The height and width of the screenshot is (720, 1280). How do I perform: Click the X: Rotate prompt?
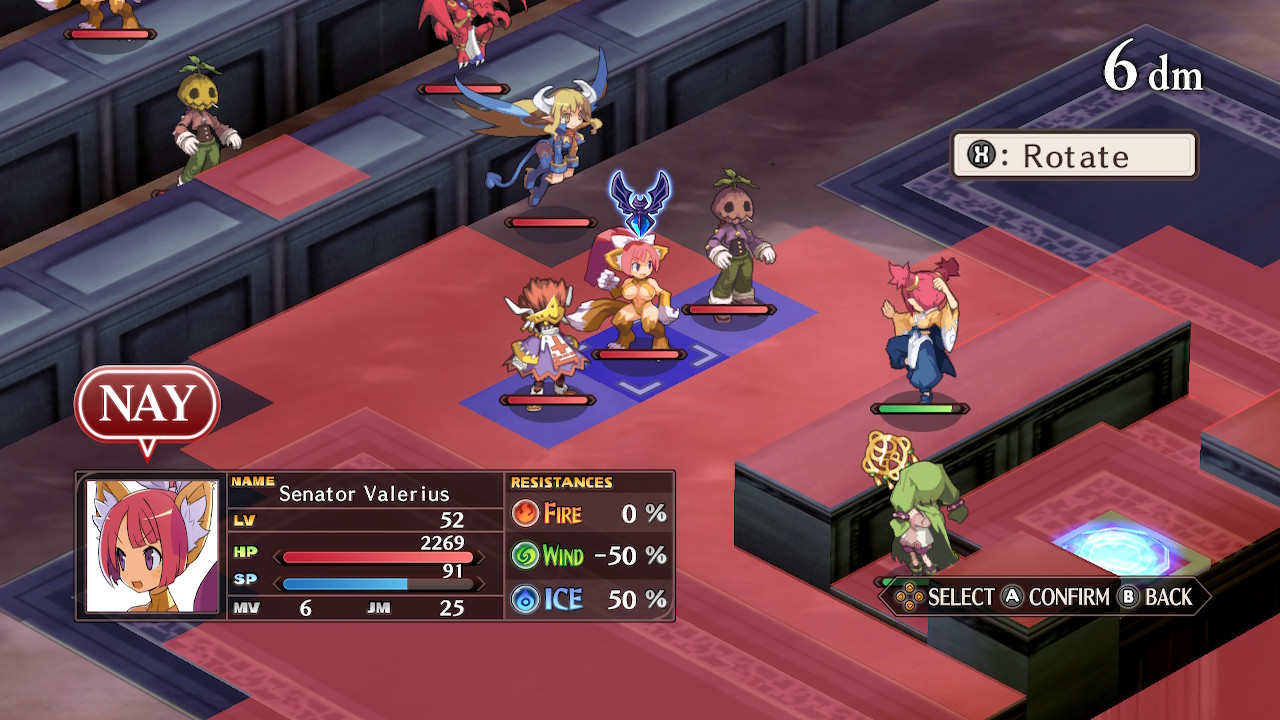click(1073, 155)
